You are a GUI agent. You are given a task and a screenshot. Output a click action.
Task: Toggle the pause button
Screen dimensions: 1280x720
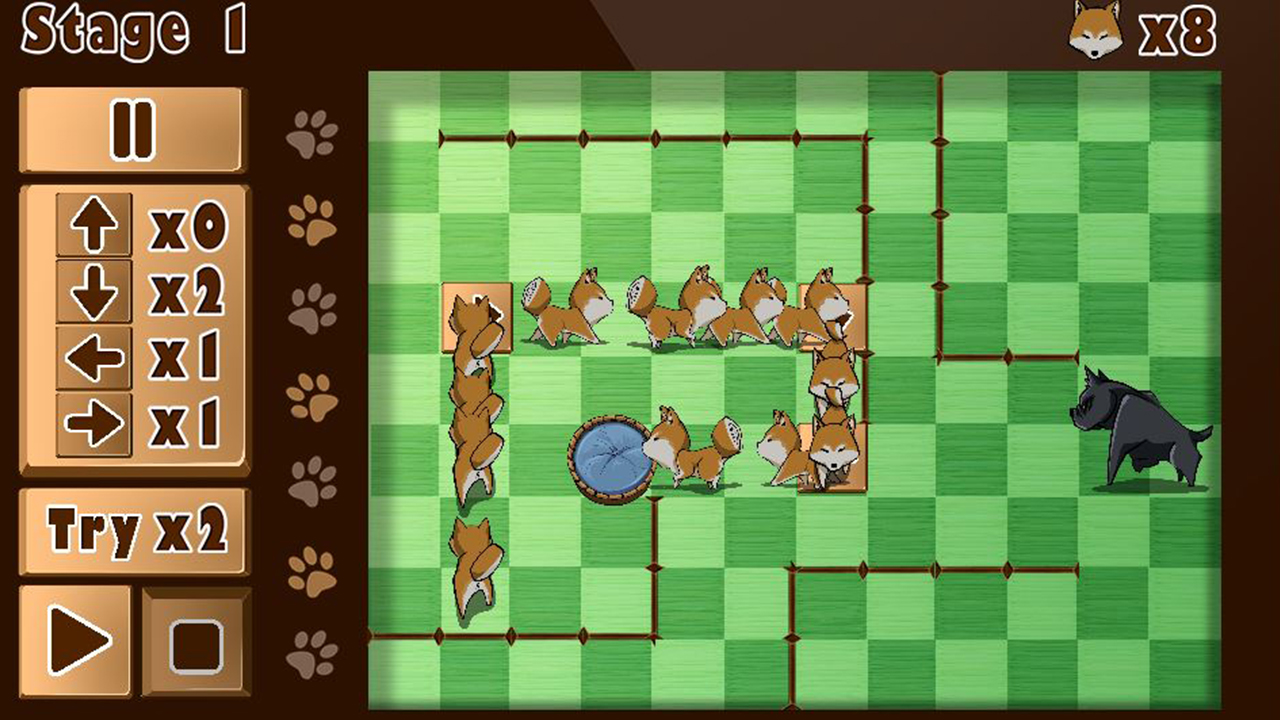coord(133,131)
